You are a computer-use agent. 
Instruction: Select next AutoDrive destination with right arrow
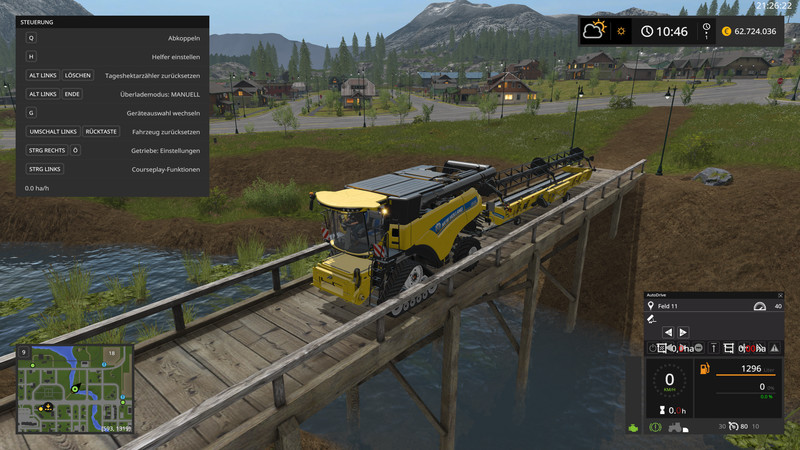tap(683, 331)
